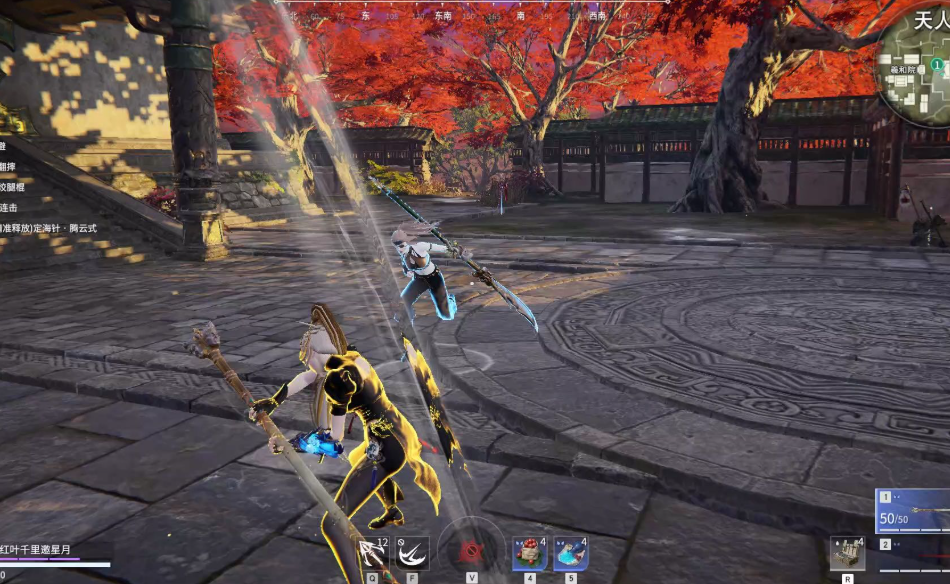Viewport: 950px width, 584px height.
Task: Select the red consumable in slot 4
Action: [x=530, y=553]
